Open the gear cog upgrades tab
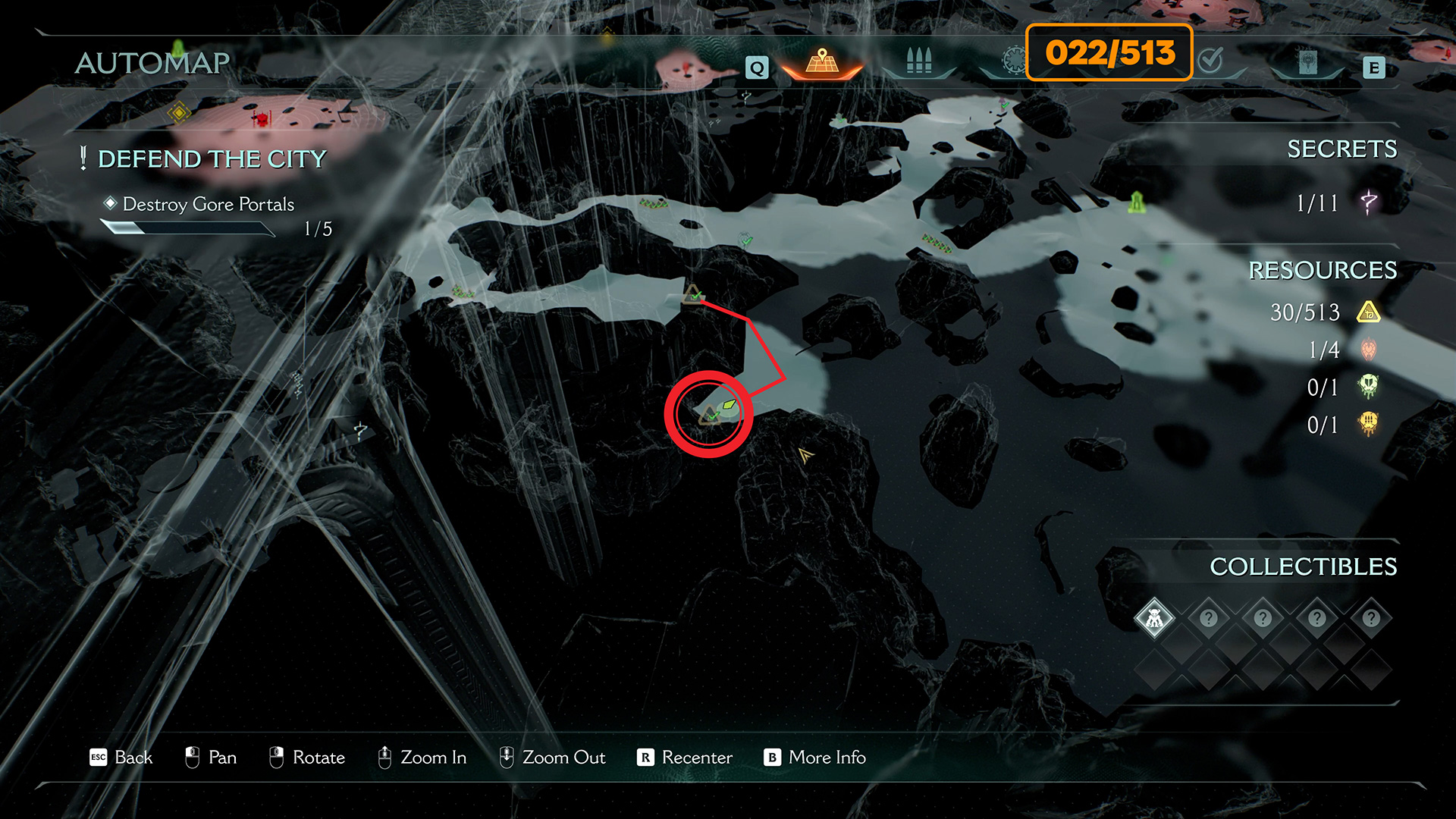This screenshot has height=819, width=1456. 1013,61
